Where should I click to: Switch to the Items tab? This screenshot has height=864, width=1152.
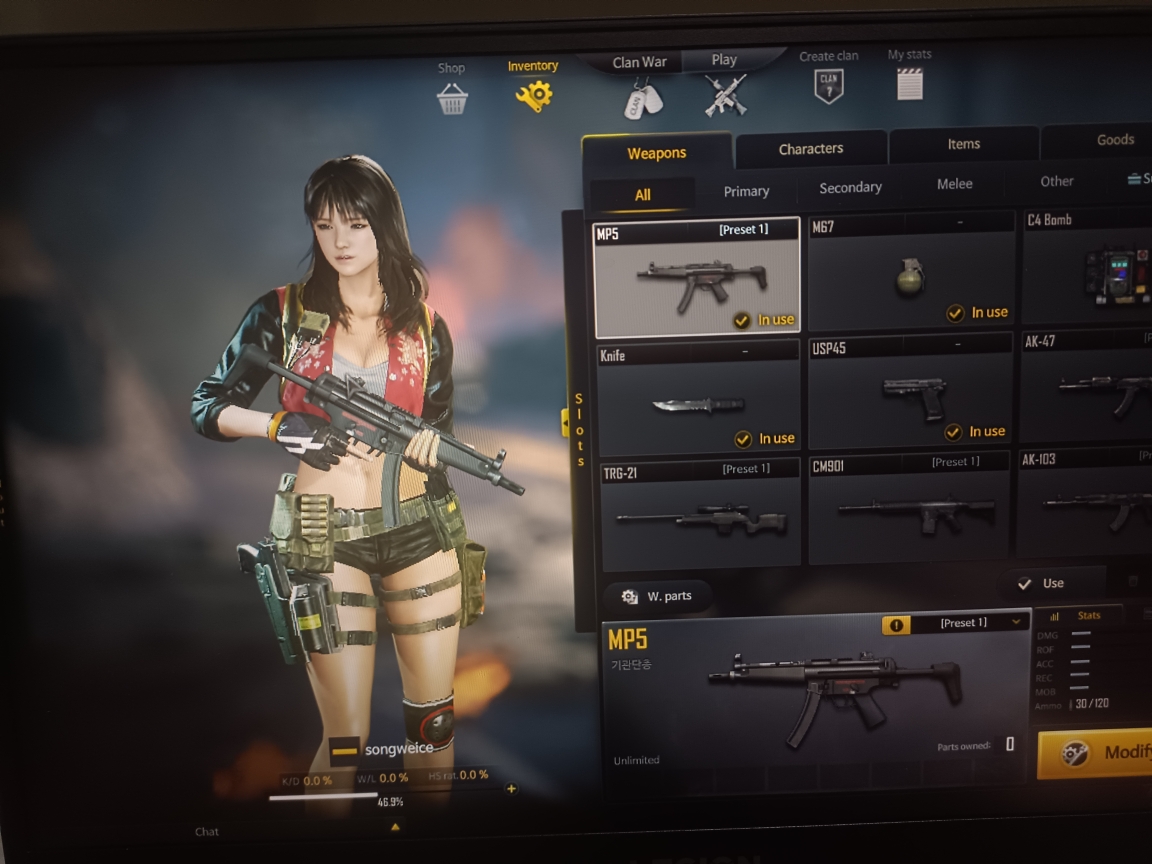click(963, 145)
